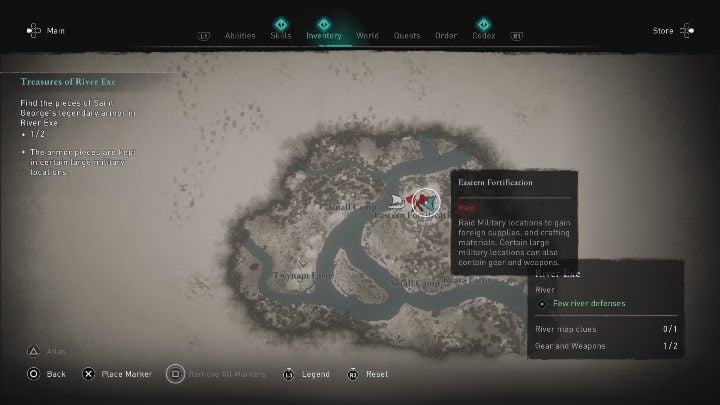Open the Codex tab
This screenshot has height=405, width=720.
484,35
